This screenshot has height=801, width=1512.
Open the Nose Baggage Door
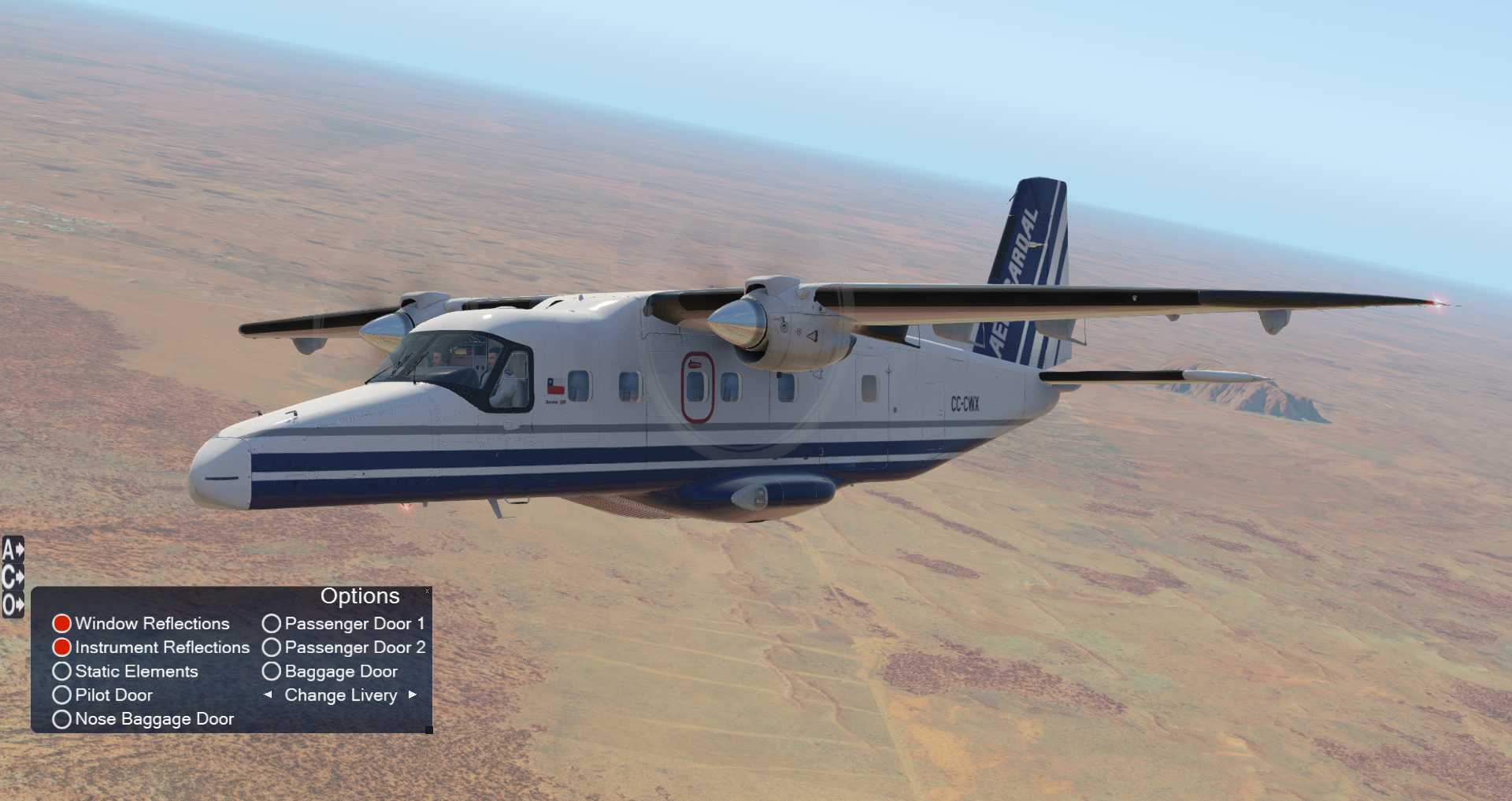click(x=62, y=719)
